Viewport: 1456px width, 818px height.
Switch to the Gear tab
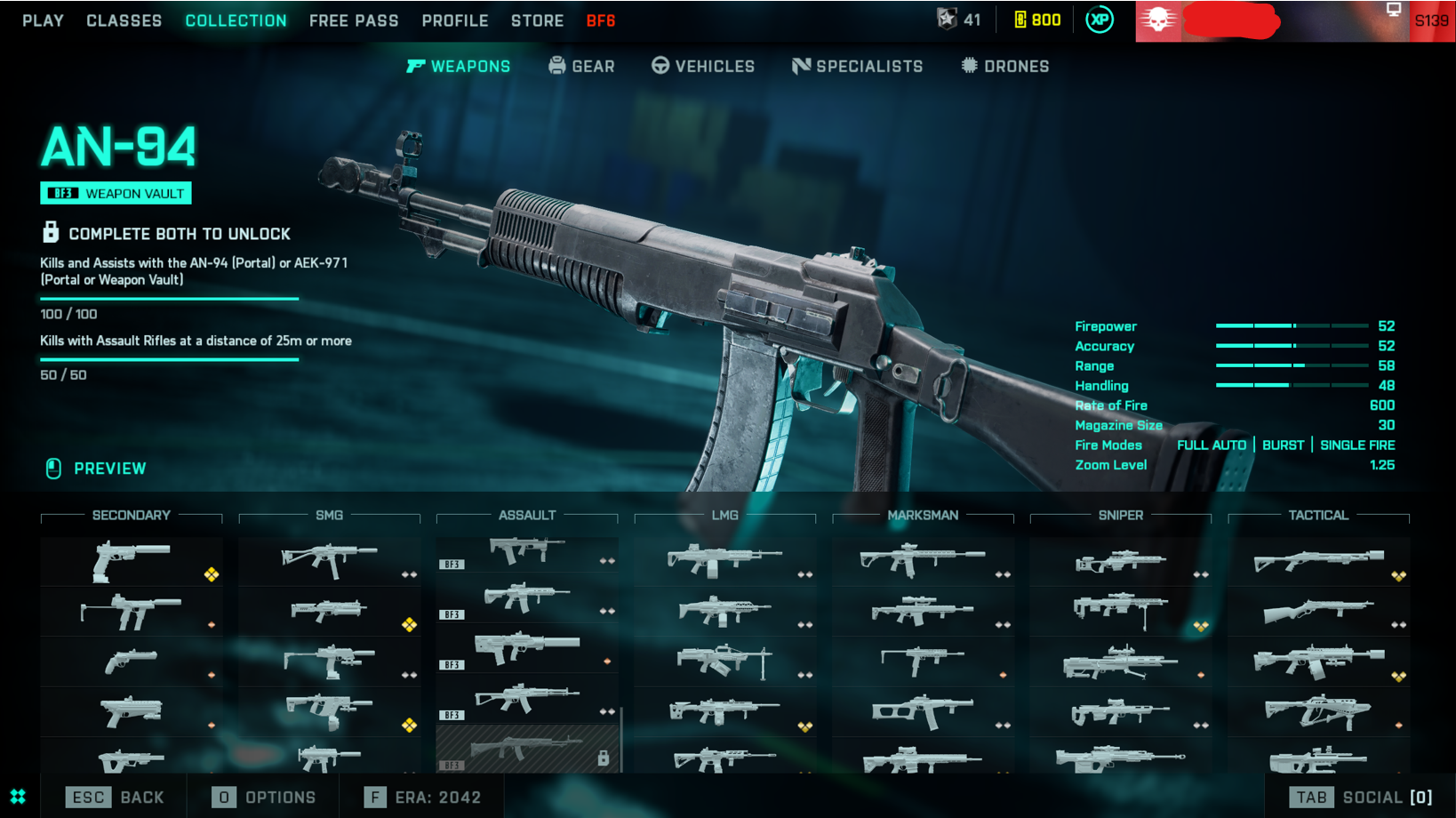click(582, 67)
